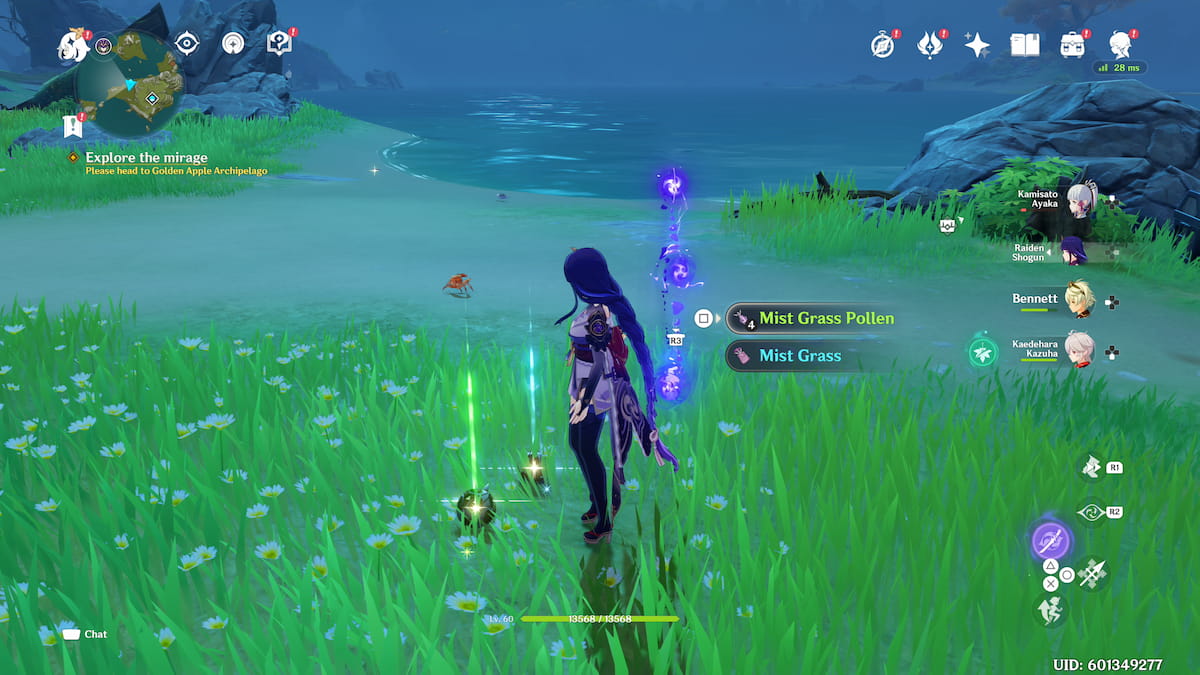Open the inventory backpack icon
This screenshot has height=675, width=1200.
click(x=1073, y=45)
